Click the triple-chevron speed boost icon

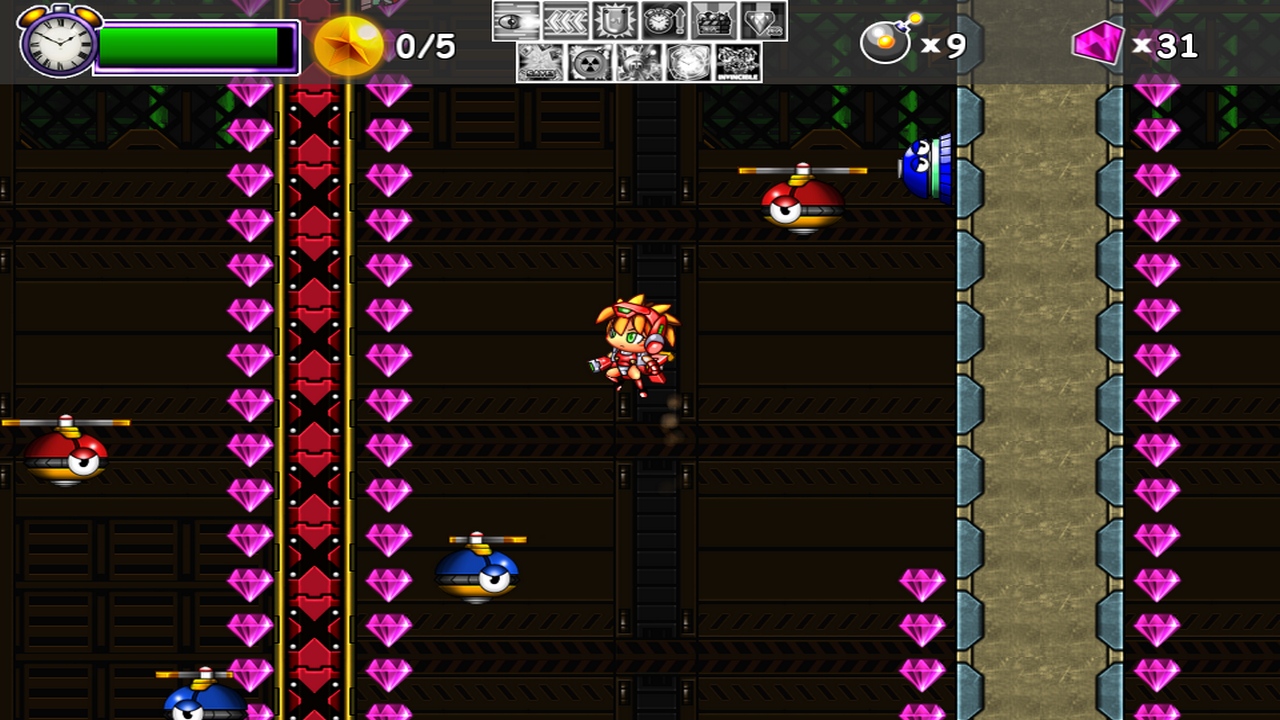click(567, 20)
